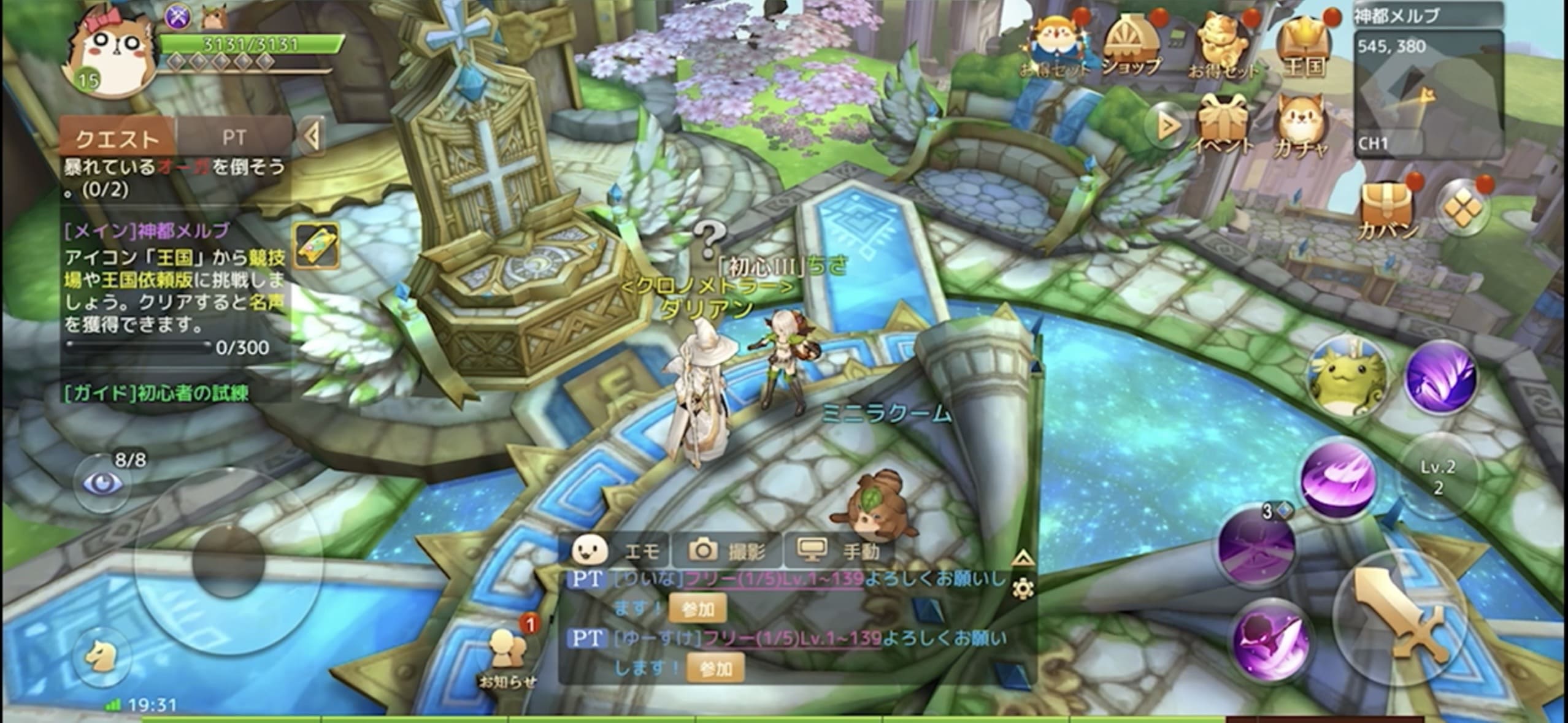The image size is (1568, 723).
Task: Open the ガチャ gacha icon
Action: tap(1302, 127)
